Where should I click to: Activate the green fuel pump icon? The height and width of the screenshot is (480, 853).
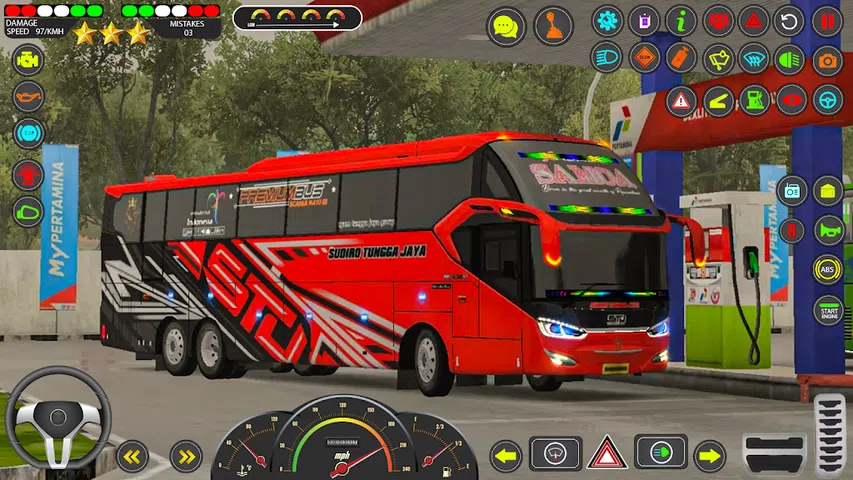click(754, 100)
